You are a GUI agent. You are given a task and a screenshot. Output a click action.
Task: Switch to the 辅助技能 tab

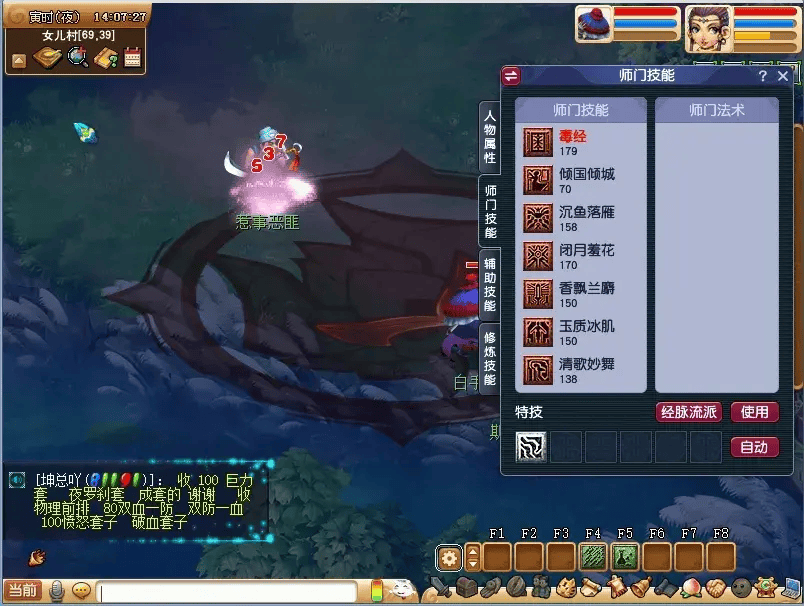(490, 284)
